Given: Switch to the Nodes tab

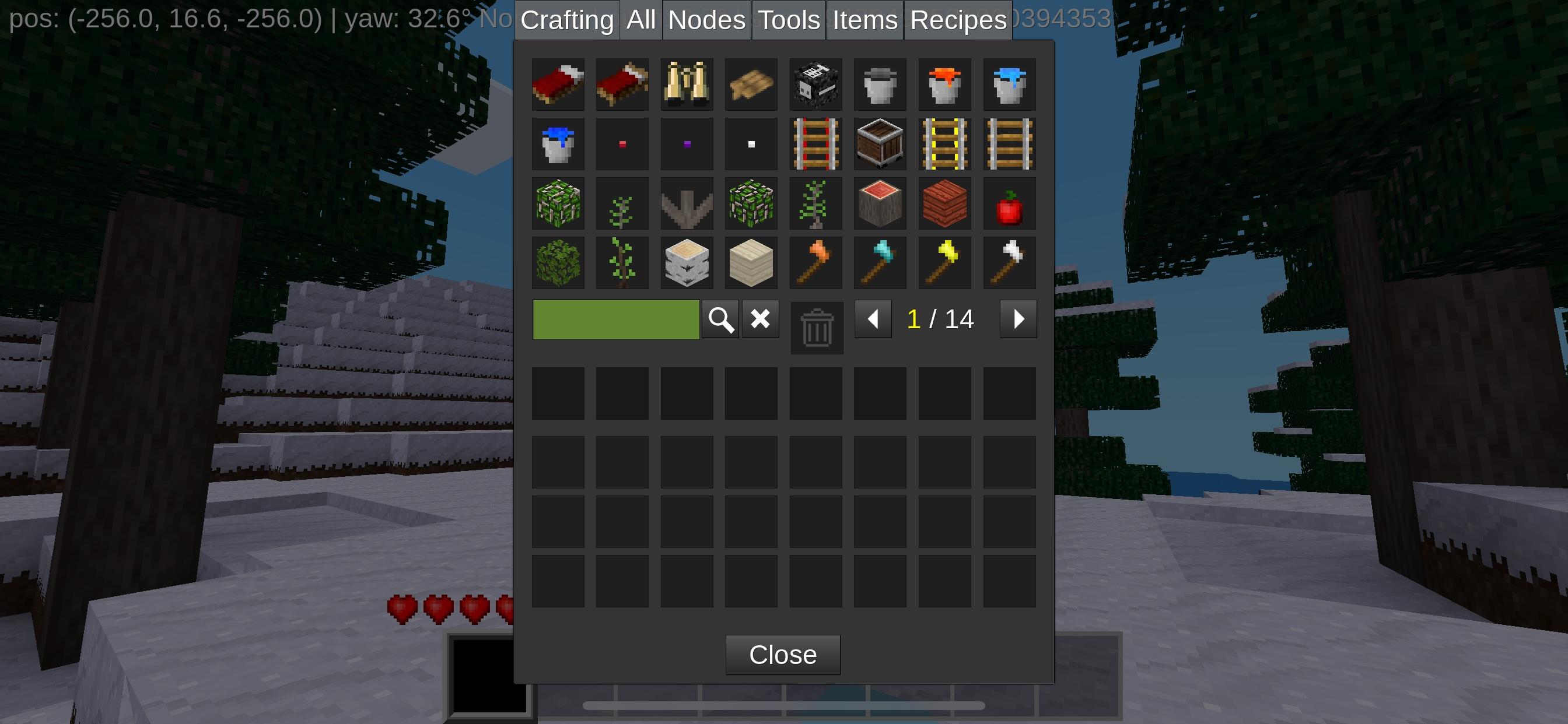Looking at the screenshot, I should pos(705,19).
